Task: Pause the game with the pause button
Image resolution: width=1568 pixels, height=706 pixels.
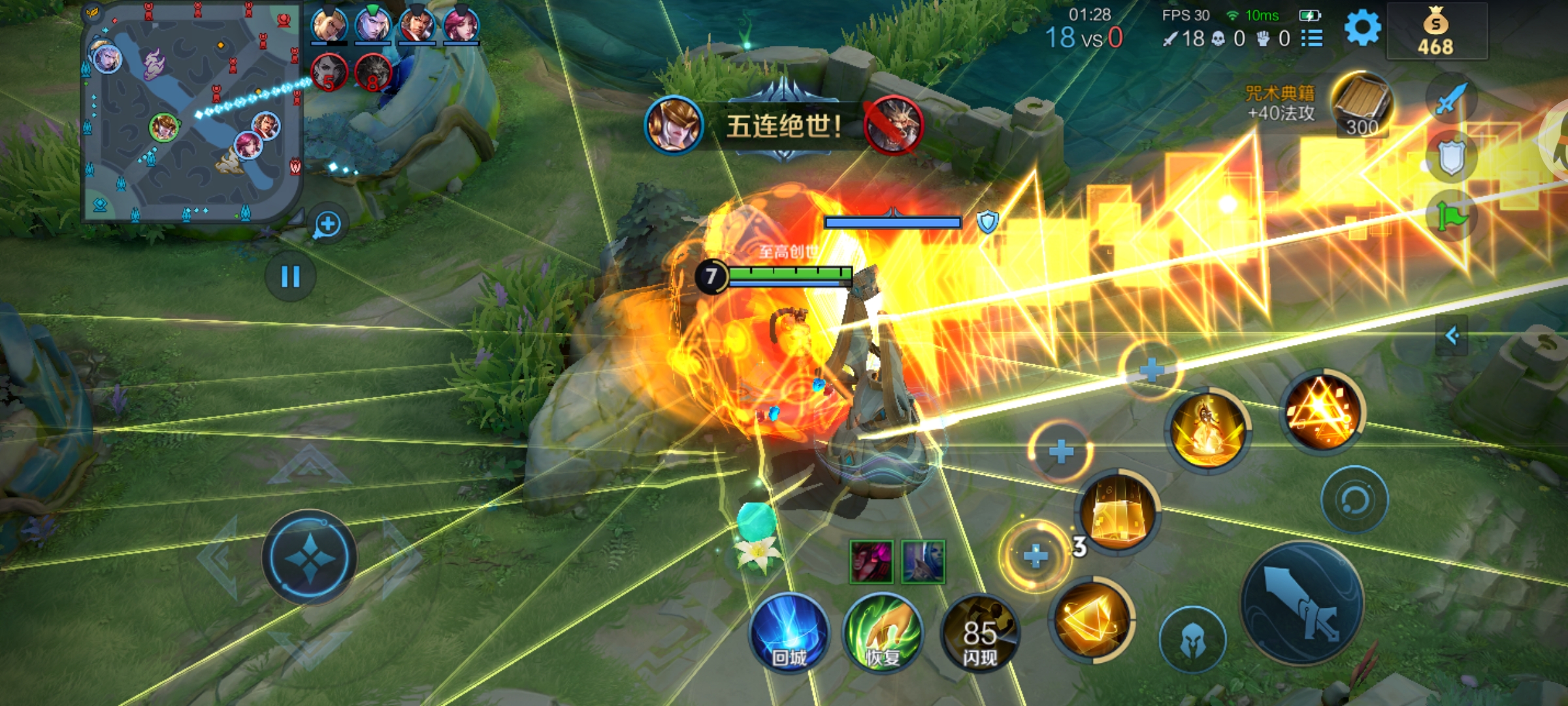Action: [x=290, y=277]
